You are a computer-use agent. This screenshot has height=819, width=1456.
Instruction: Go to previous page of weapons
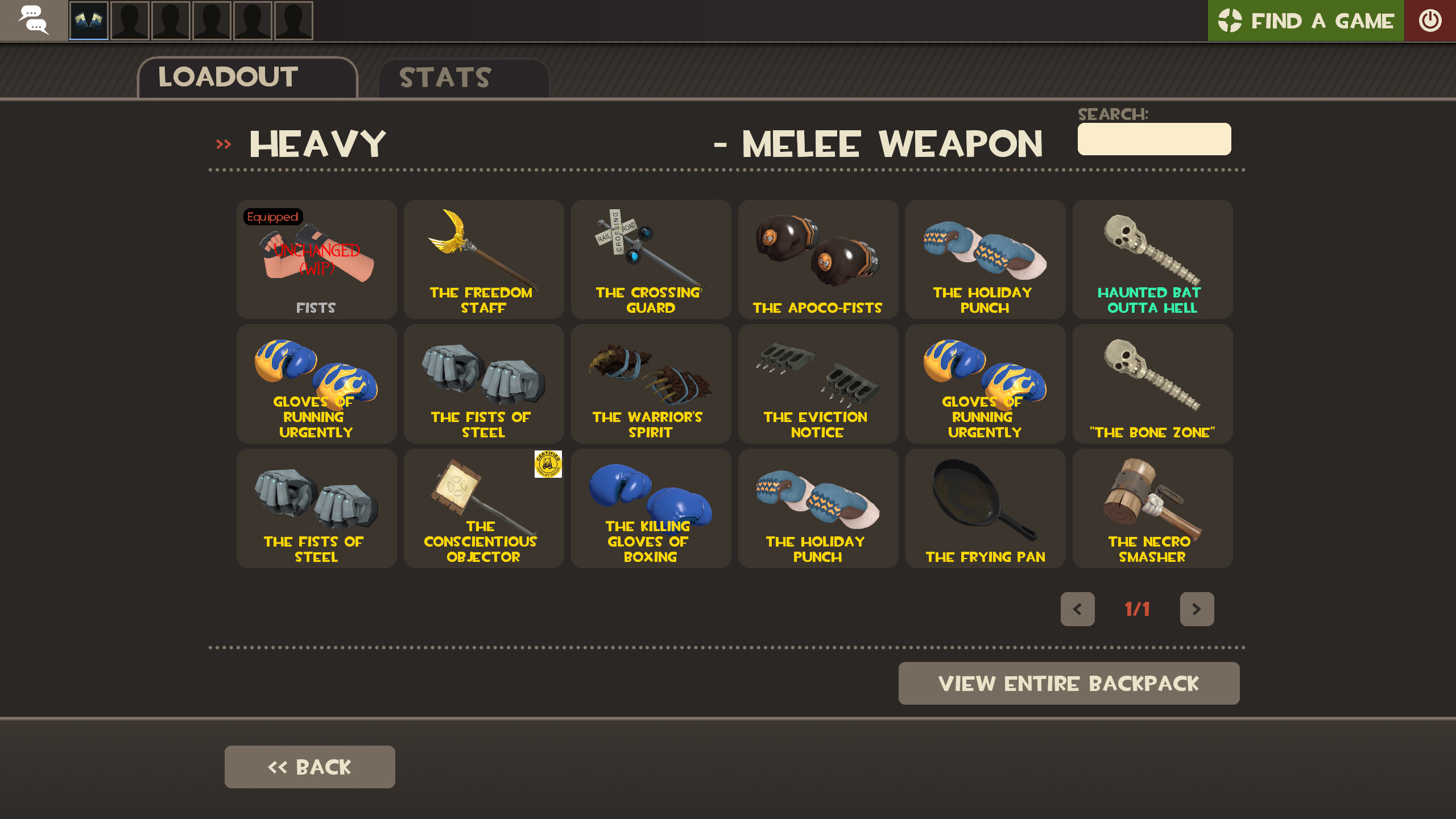[x=1077, y=609]
